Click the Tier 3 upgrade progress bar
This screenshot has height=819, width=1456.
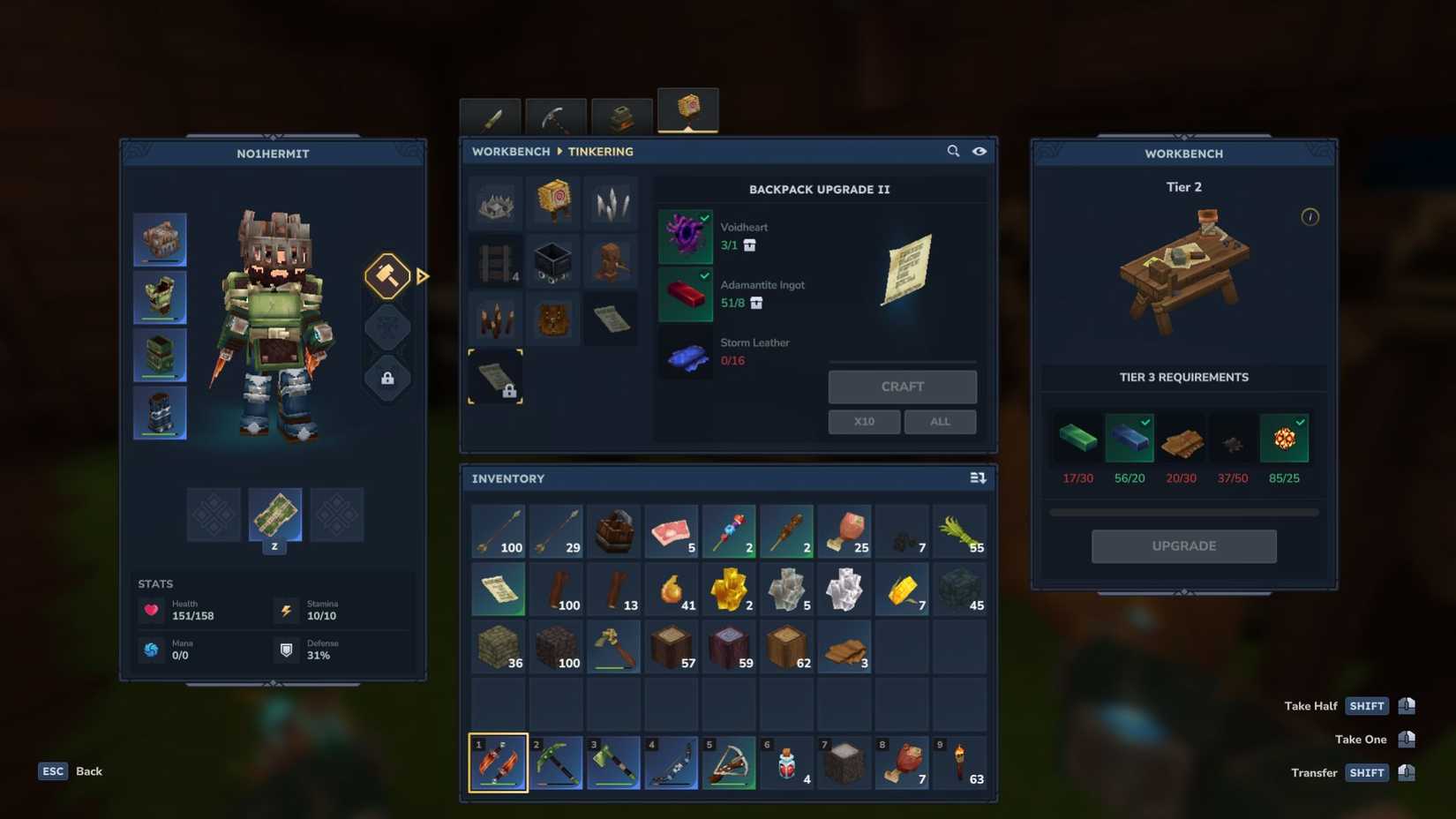[1183, 511]
